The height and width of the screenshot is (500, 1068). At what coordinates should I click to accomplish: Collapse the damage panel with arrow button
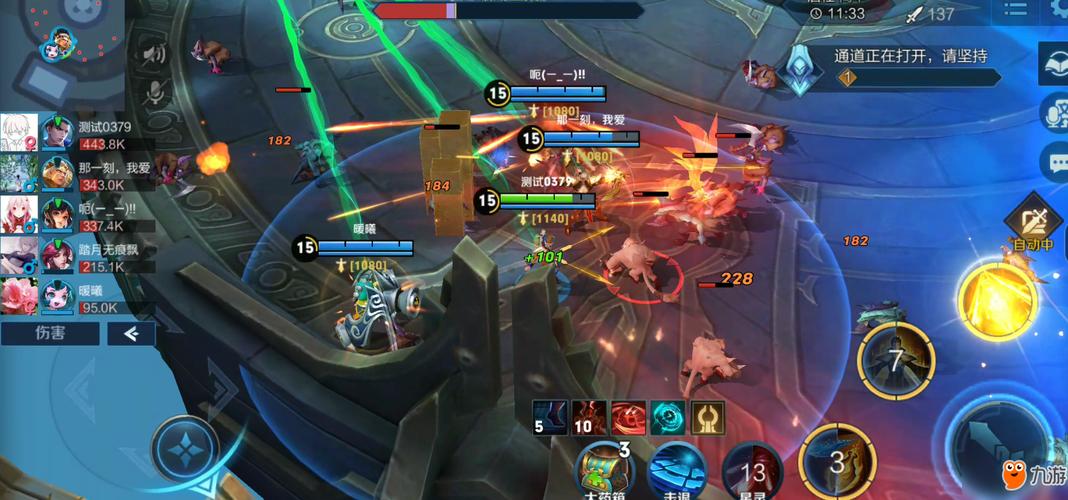131,333
